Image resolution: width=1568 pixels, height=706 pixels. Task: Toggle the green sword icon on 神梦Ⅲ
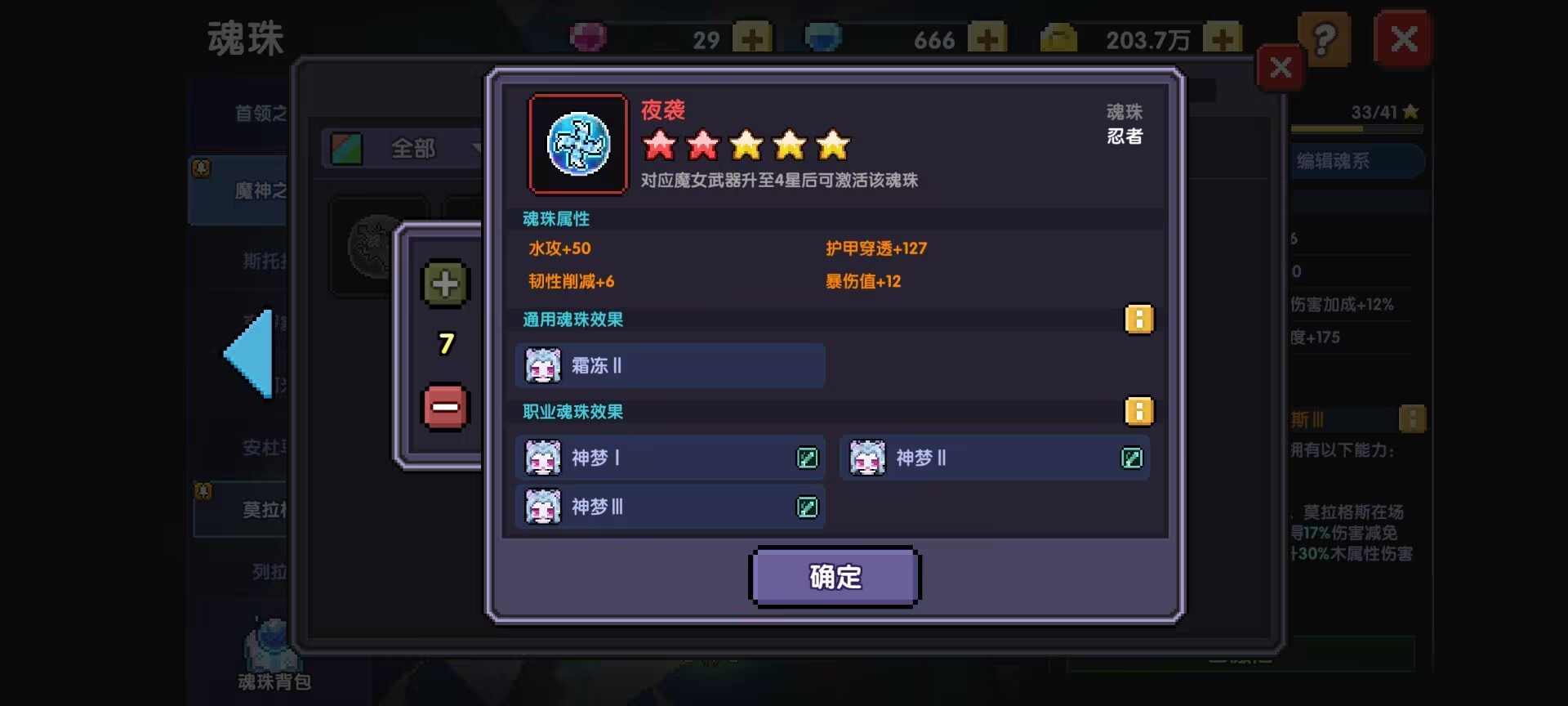coord(807,507)
